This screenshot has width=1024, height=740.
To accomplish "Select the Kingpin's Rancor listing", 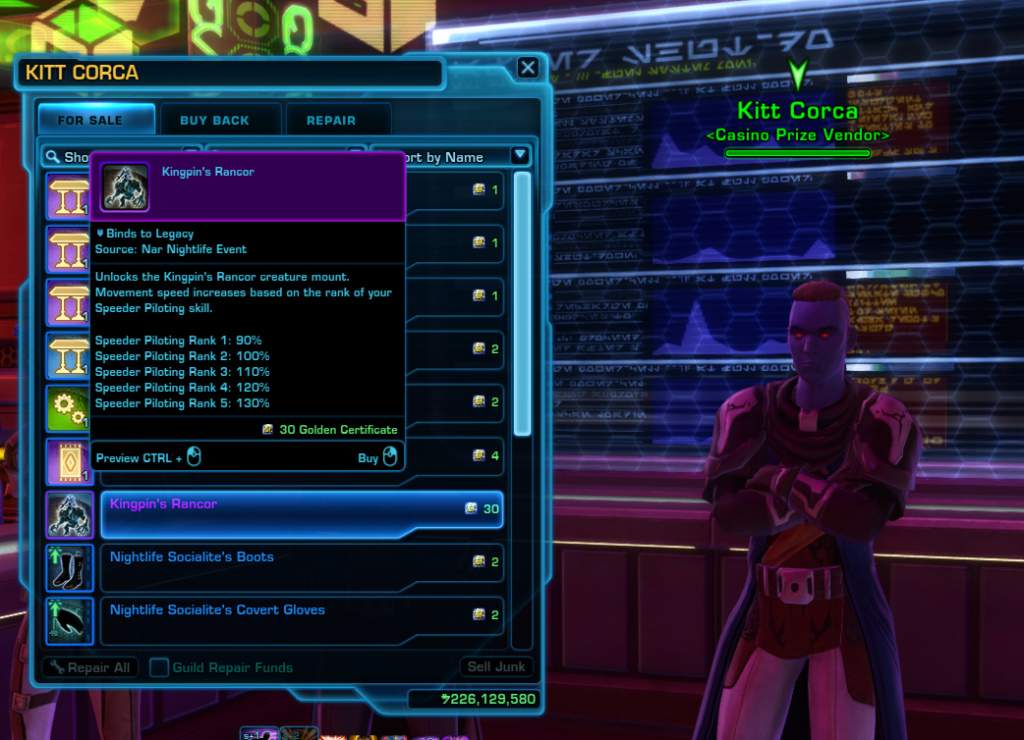I will point(300,509).
